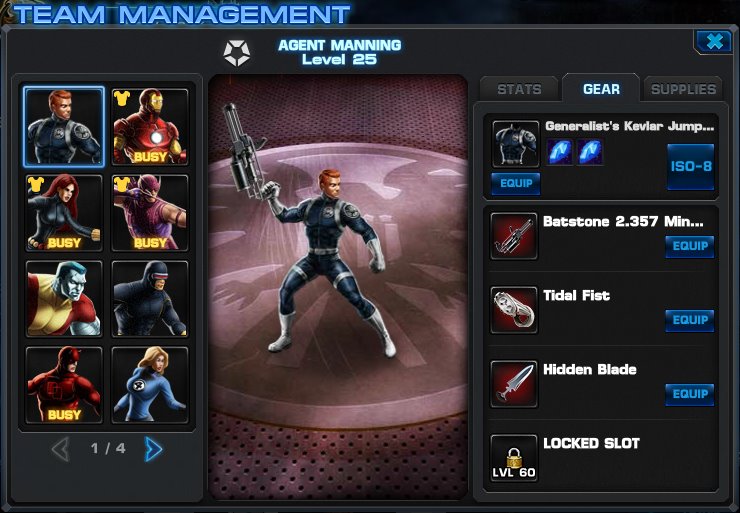This screenshot has width=740, height=513.
Task: Choose the Cyclops portrait
Action: 150,299
